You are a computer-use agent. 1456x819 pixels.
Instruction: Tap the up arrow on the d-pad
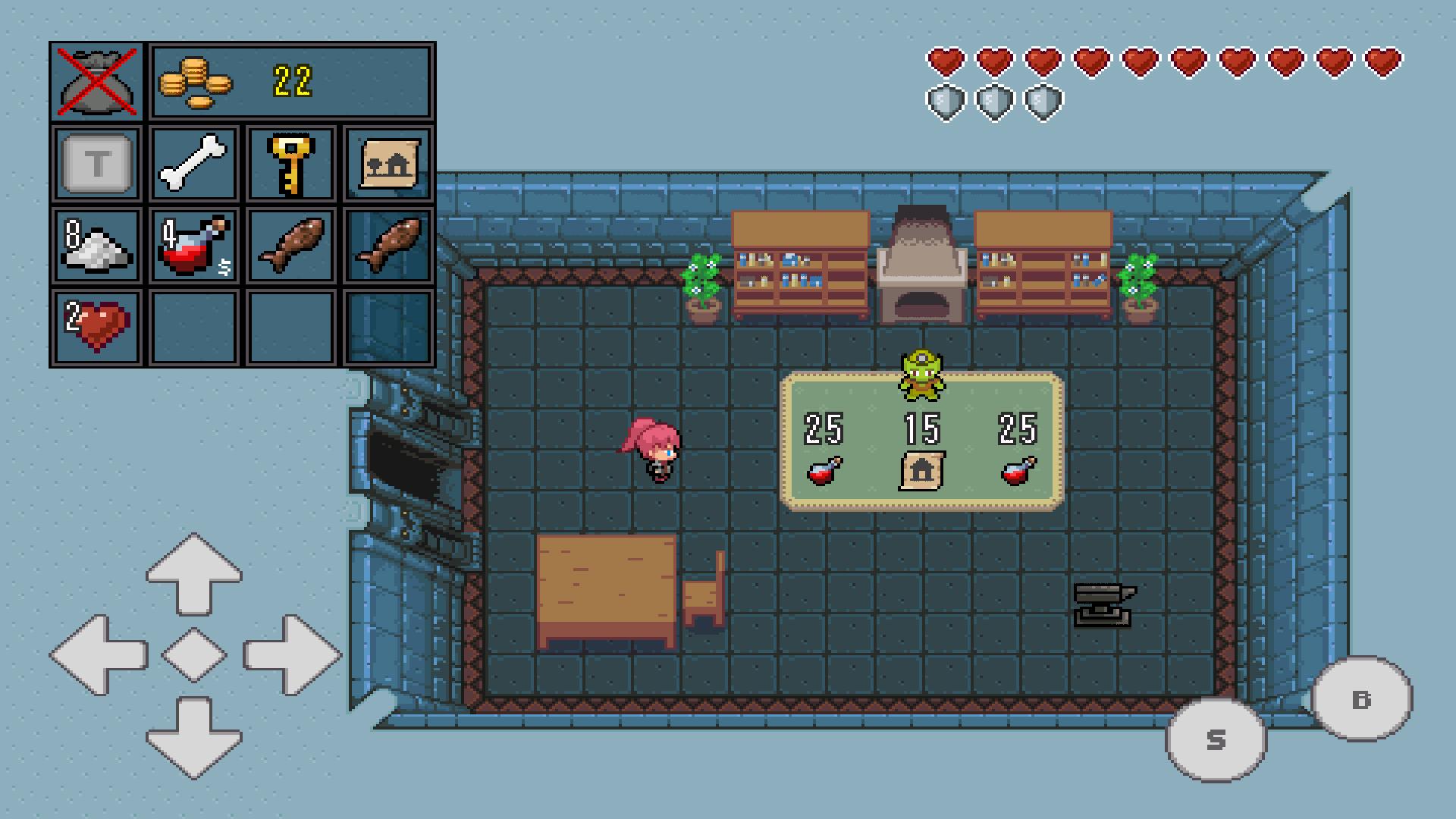tap(194, 573)
